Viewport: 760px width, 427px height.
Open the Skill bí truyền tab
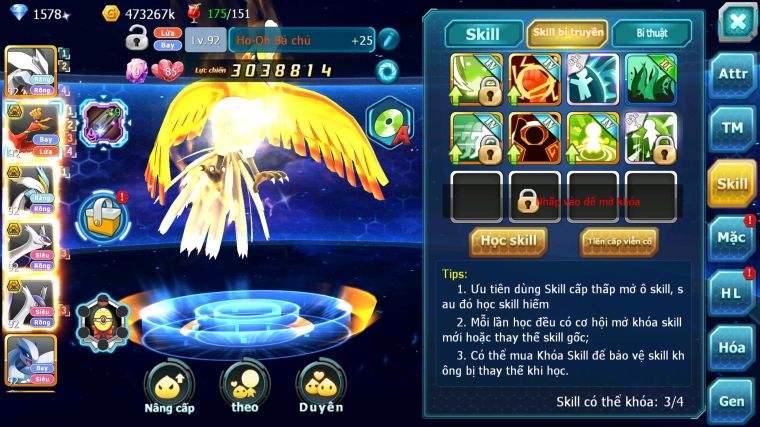click(567, 34)
